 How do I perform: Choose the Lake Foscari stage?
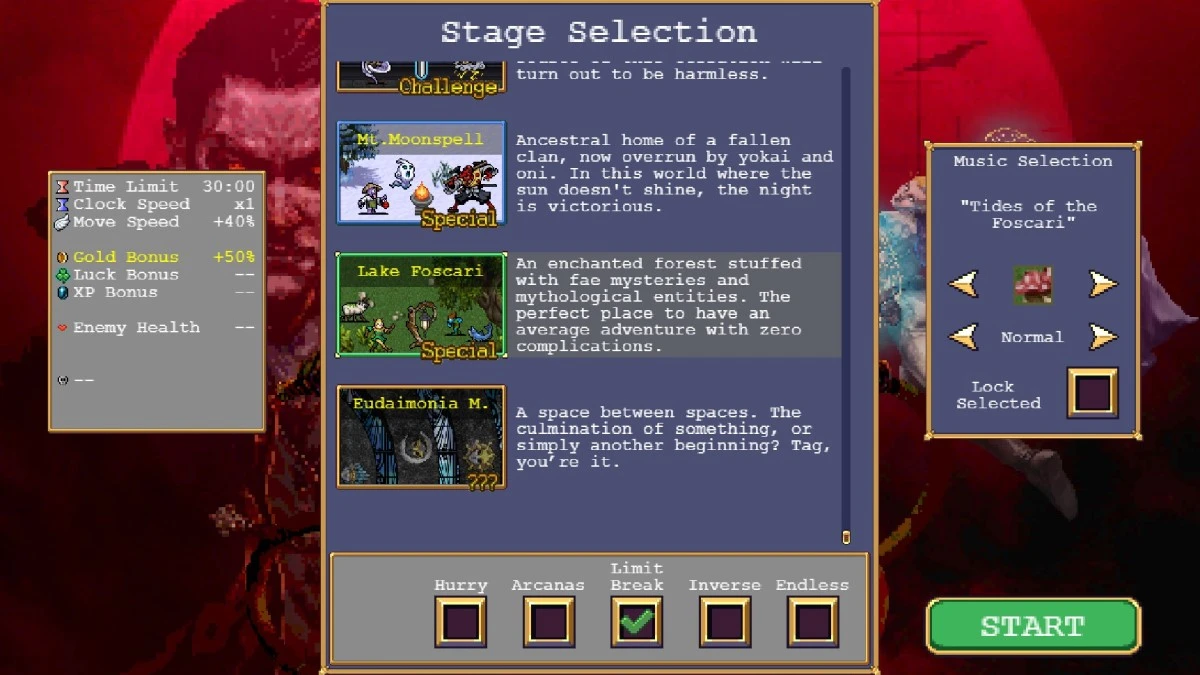(x=421, y=305)
